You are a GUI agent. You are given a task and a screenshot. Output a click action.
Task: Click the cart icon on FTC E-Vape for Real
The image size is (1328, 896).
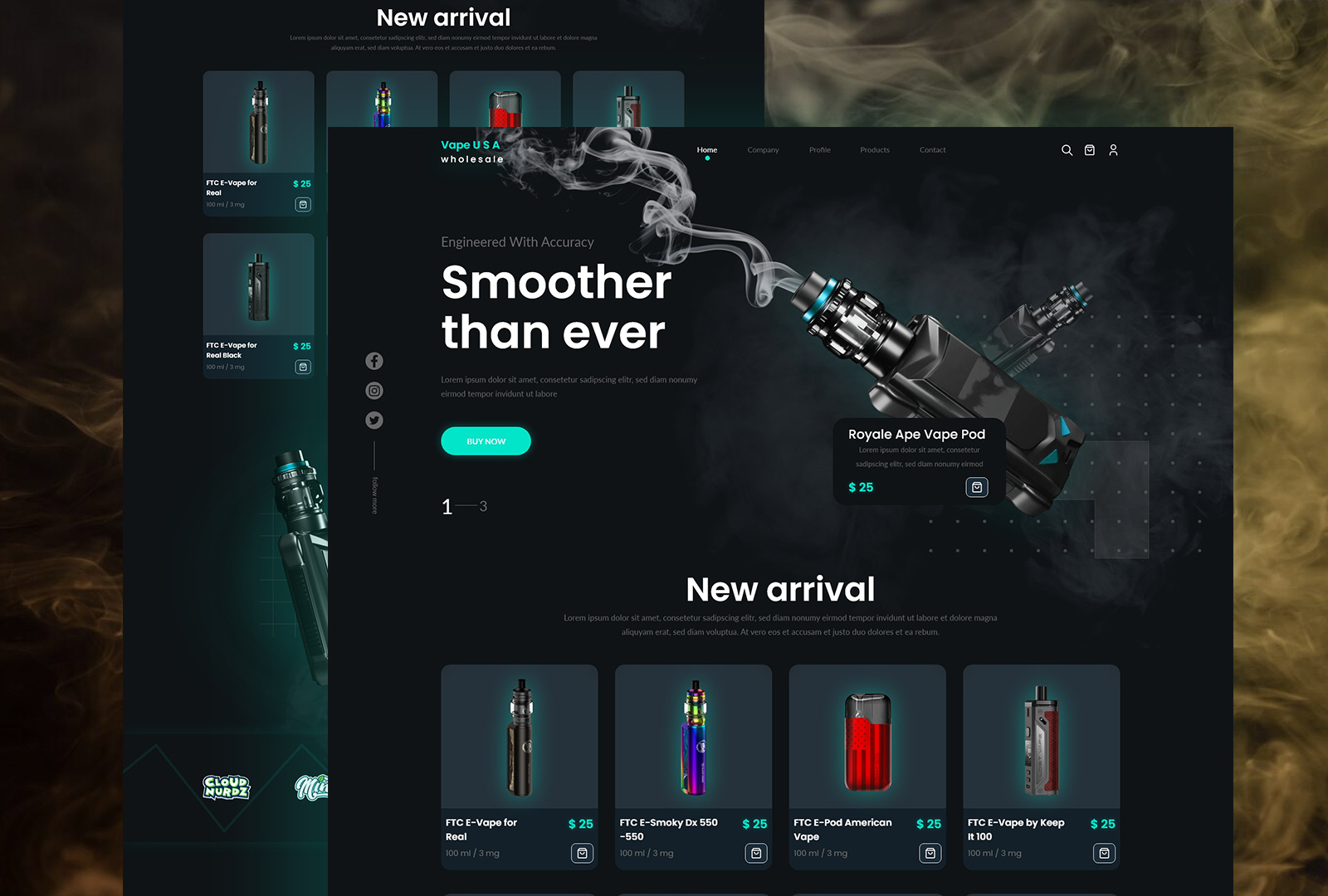pyautogui.click(x=583, y=853)
